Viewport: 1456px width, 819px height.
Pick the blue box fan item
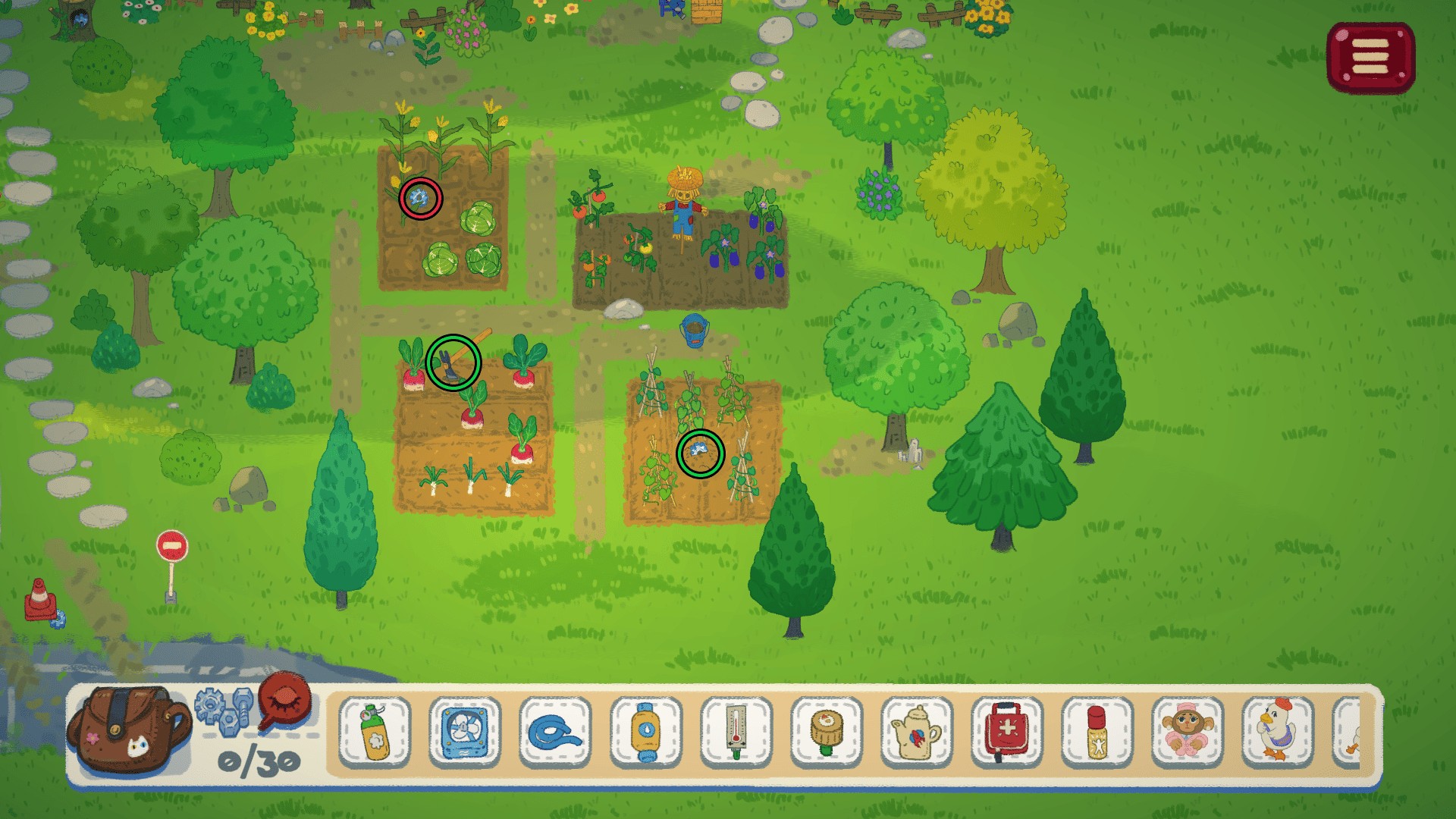tap(465, 732)
